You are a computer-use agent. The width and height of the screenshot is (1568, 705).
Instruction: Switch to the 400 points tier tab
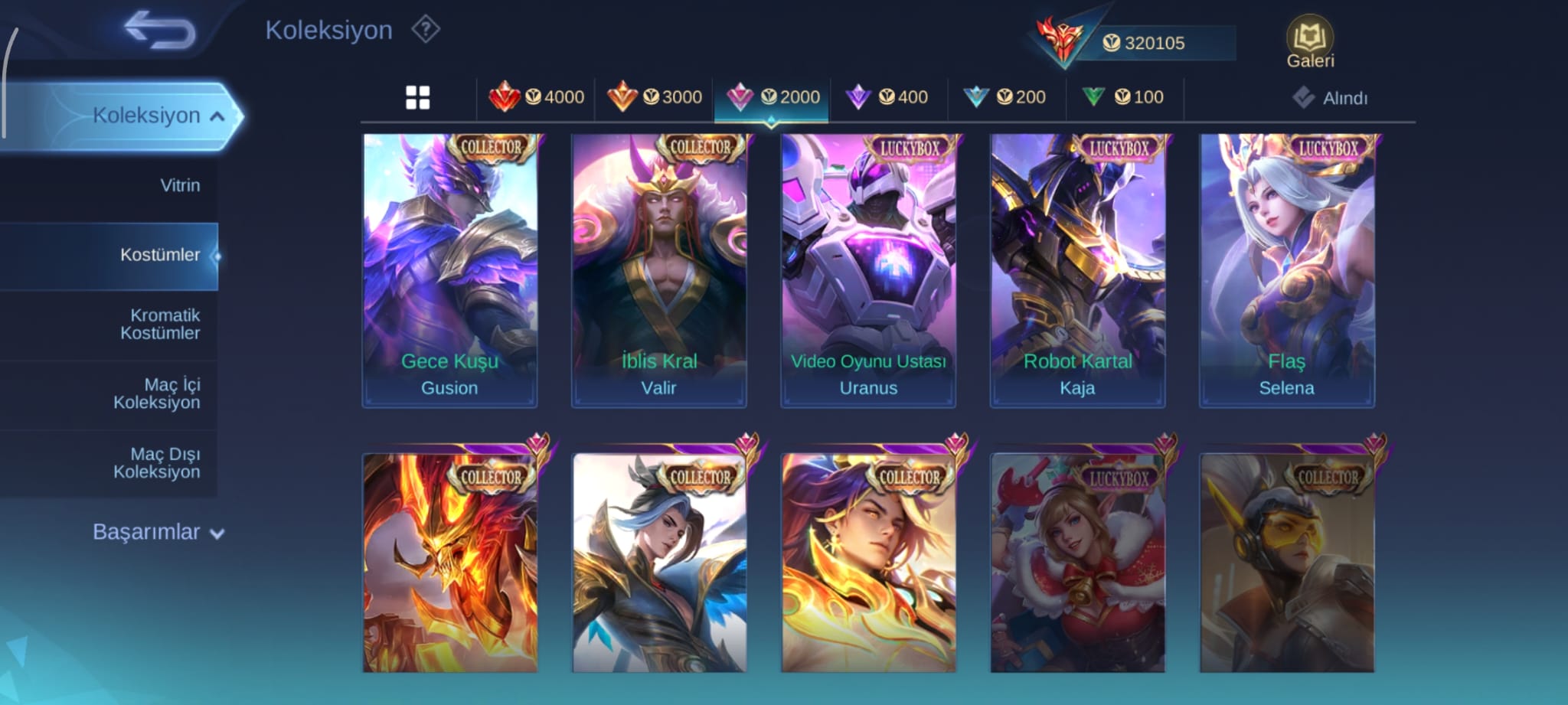tap(888, 97)
